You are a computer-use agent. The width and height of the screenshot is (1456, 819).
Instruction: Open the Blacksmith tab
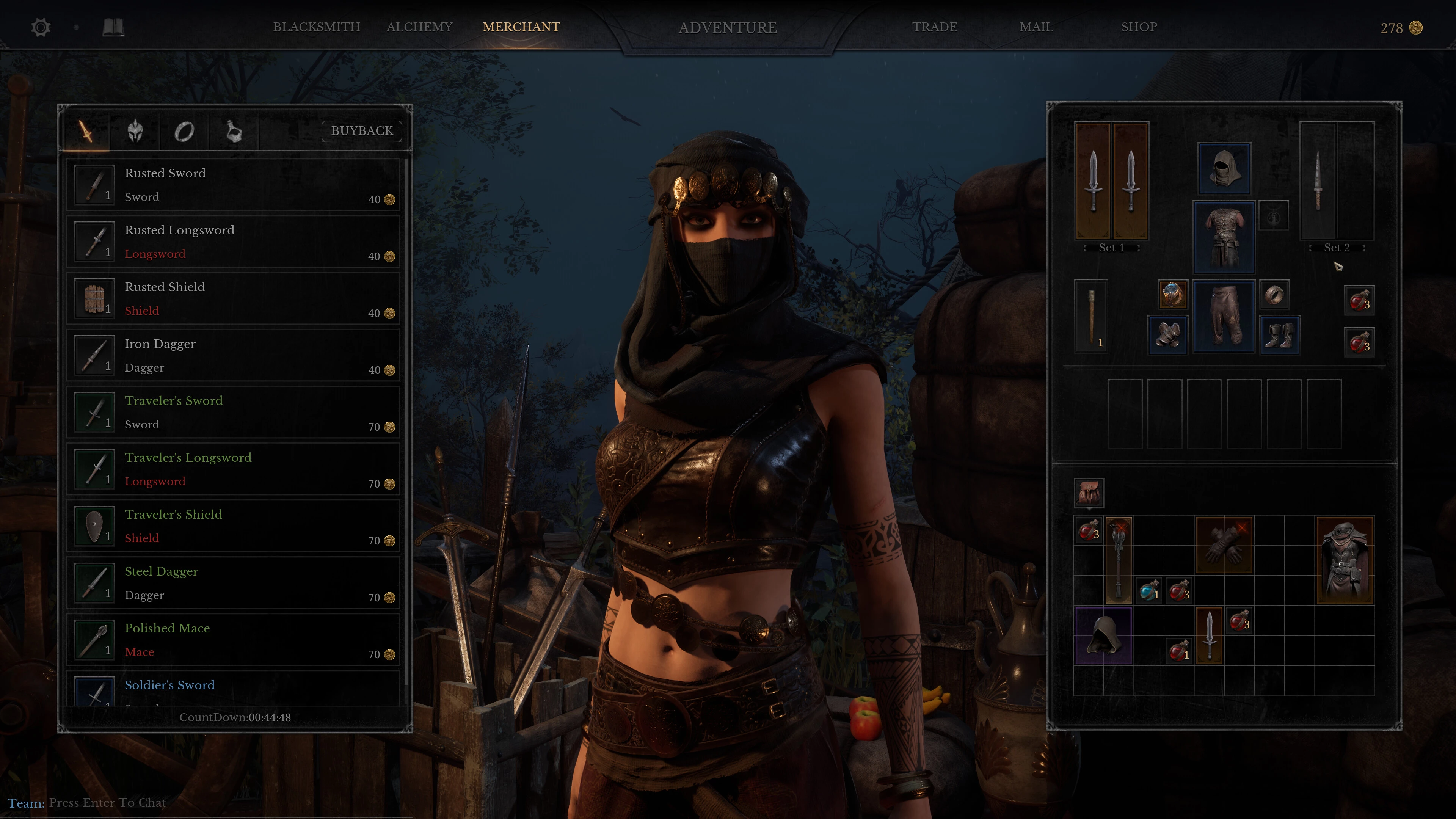click(317, 27)
